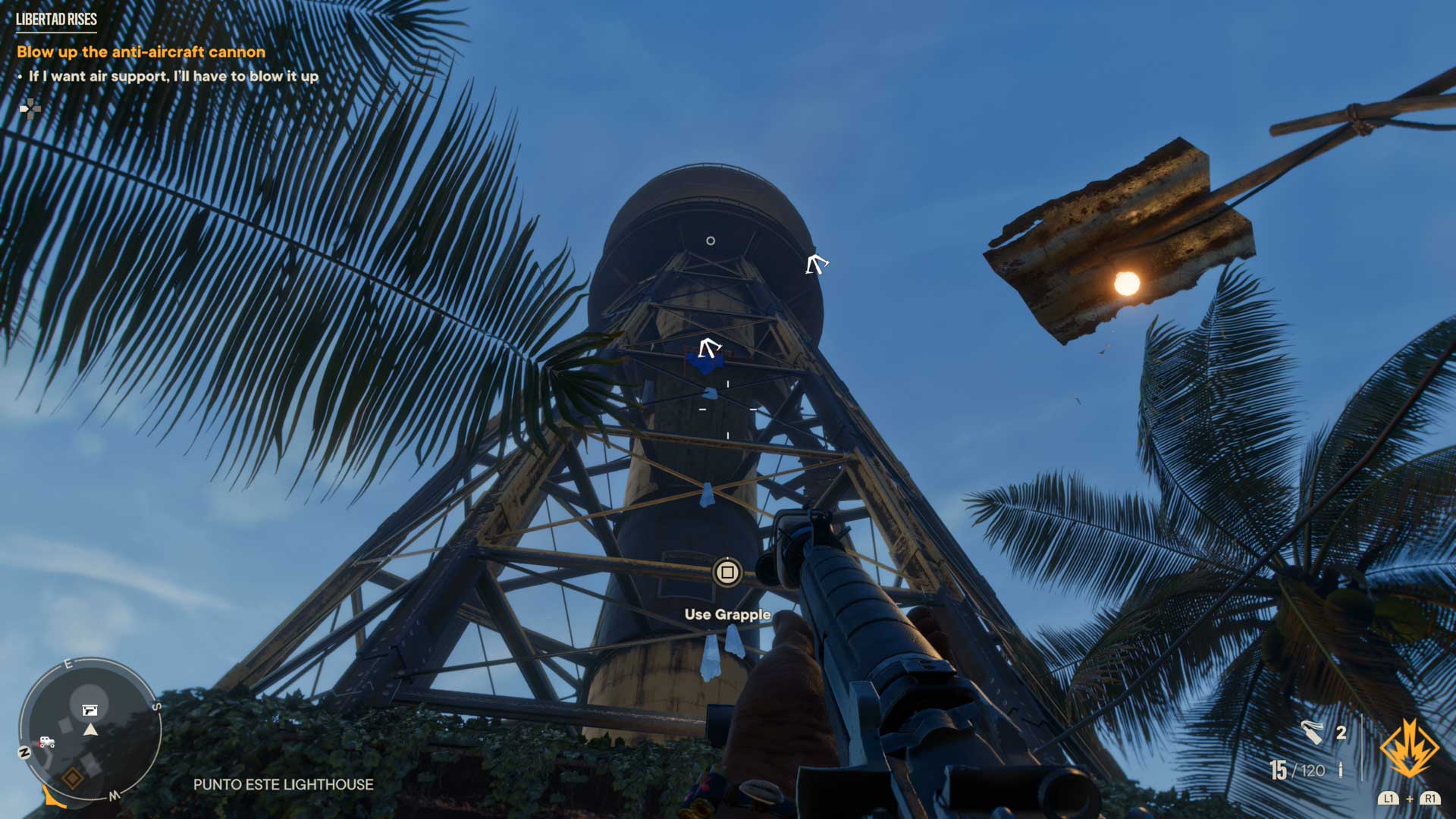Select the Blow up the anti-aircraft cannon objective
Screen dimensions: 1456x819
tap(141, 52)
